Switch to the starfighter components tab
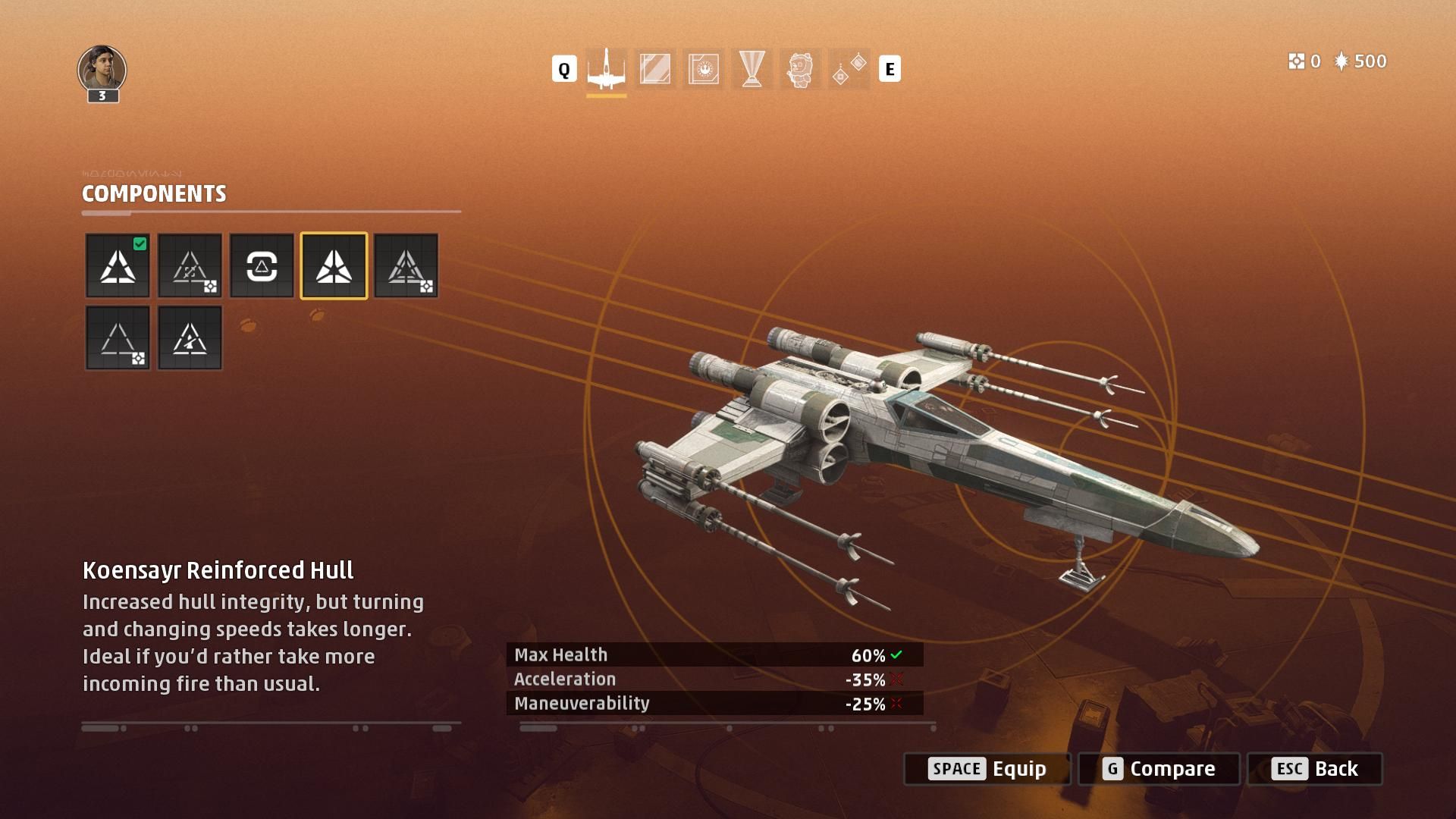 pyautogui.click(x=606, y=70)
